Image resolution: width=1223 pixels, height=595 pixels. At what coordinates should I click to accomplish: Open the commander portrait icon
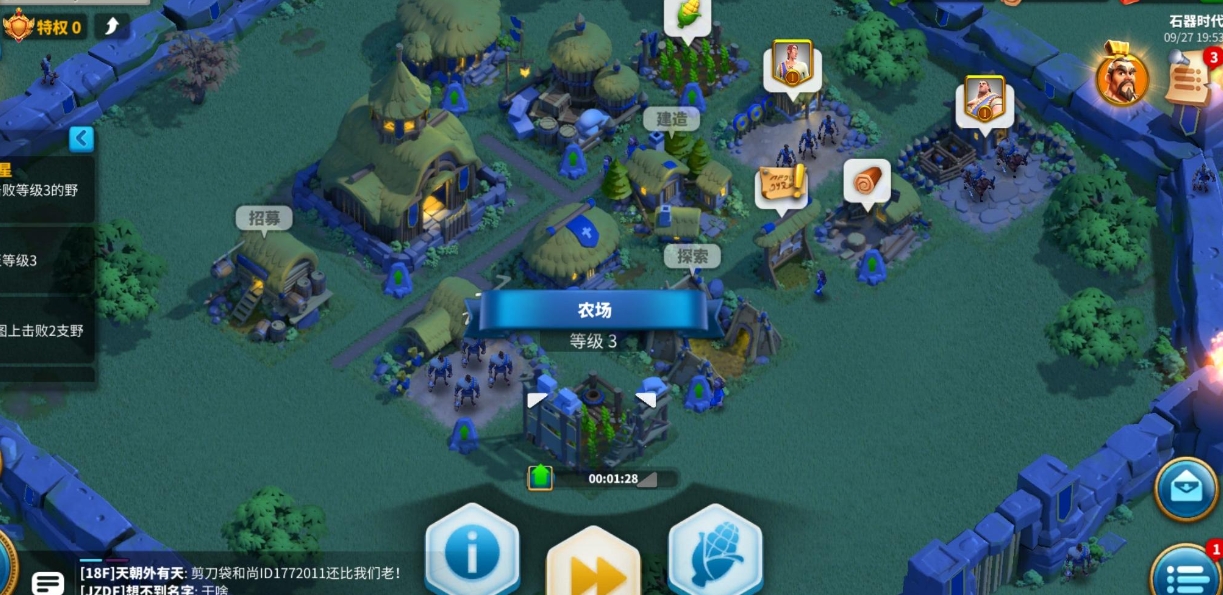coord(1121,77)
